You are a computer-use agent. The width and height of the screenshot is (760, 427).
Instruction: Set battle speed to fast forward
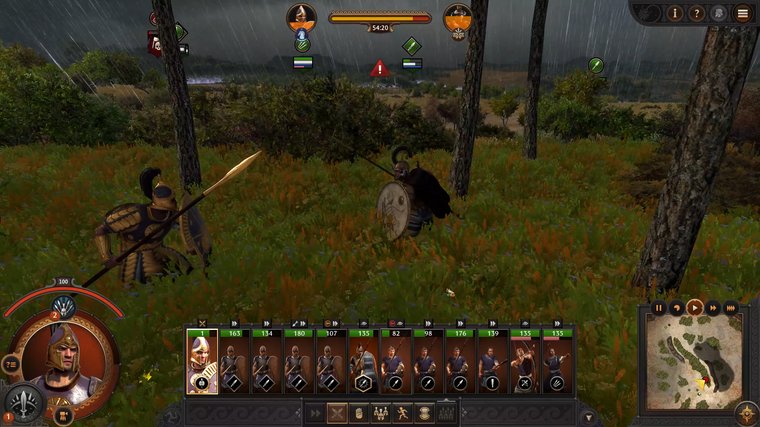point(712,307)
